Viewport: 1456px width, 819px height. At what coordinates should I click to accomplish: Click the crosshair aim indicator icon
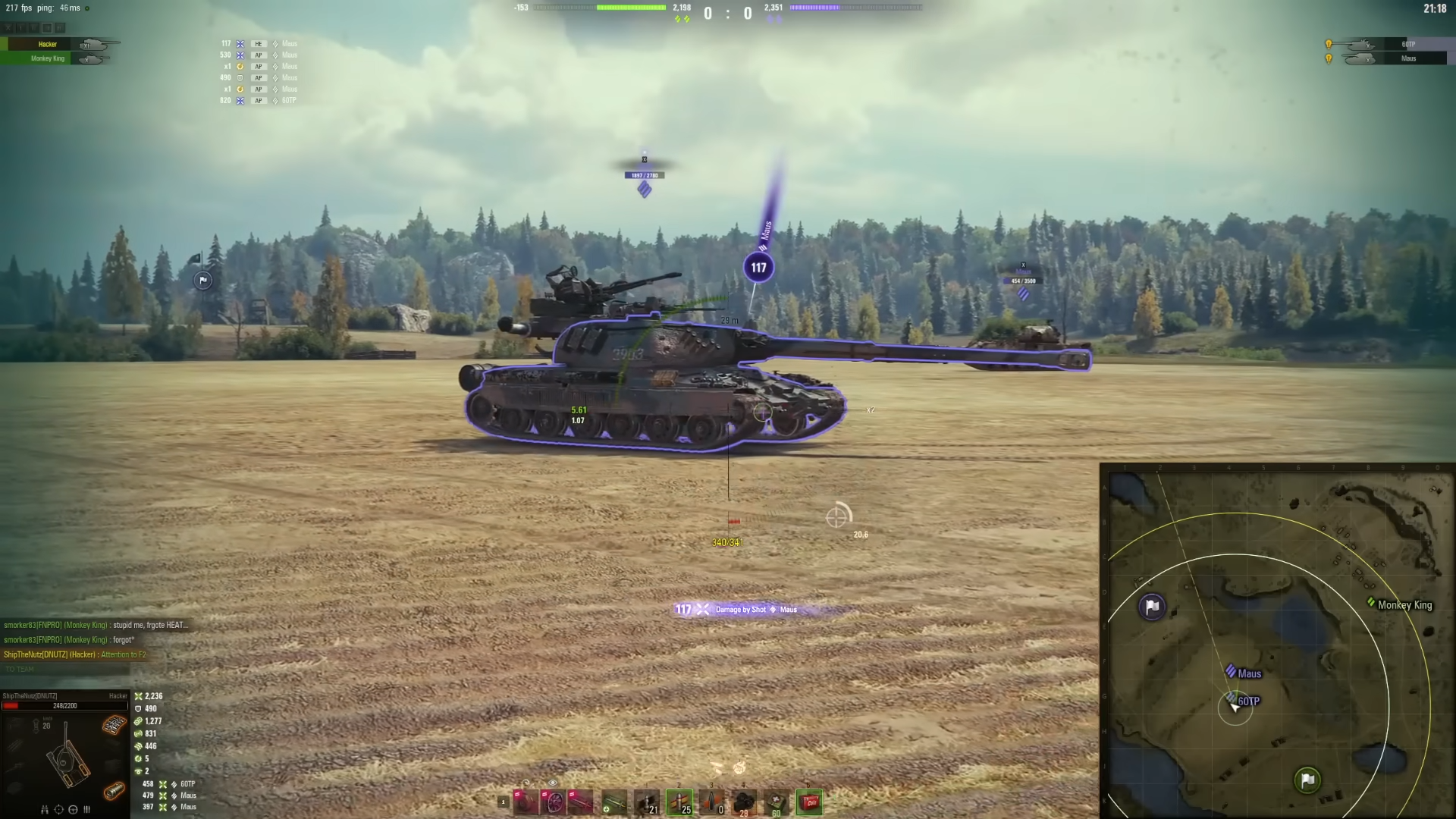coord(58,810)
